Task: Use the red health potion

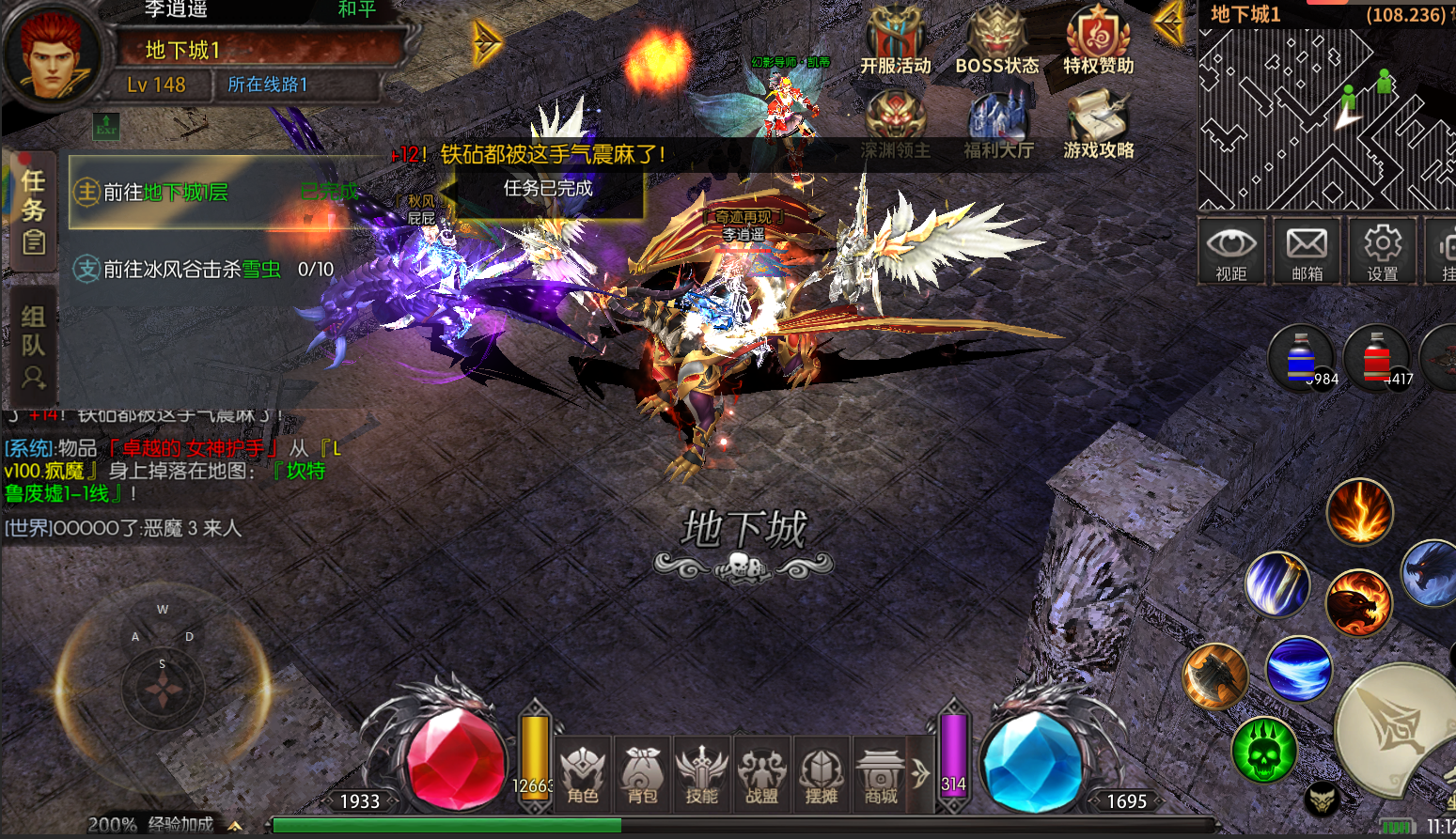Action: tap(1377, 358)
